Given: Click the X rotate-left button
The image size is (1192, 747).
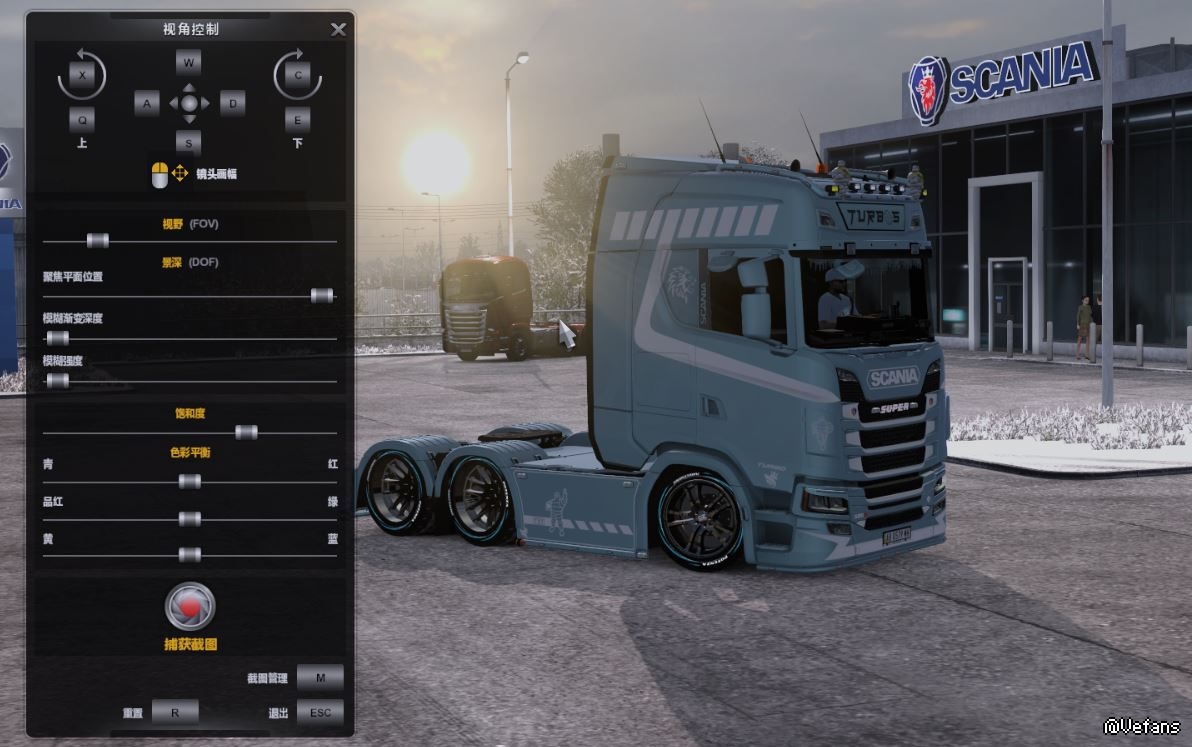Looking at the screenshot, I should pyautogui.click(x=82, y=76).
